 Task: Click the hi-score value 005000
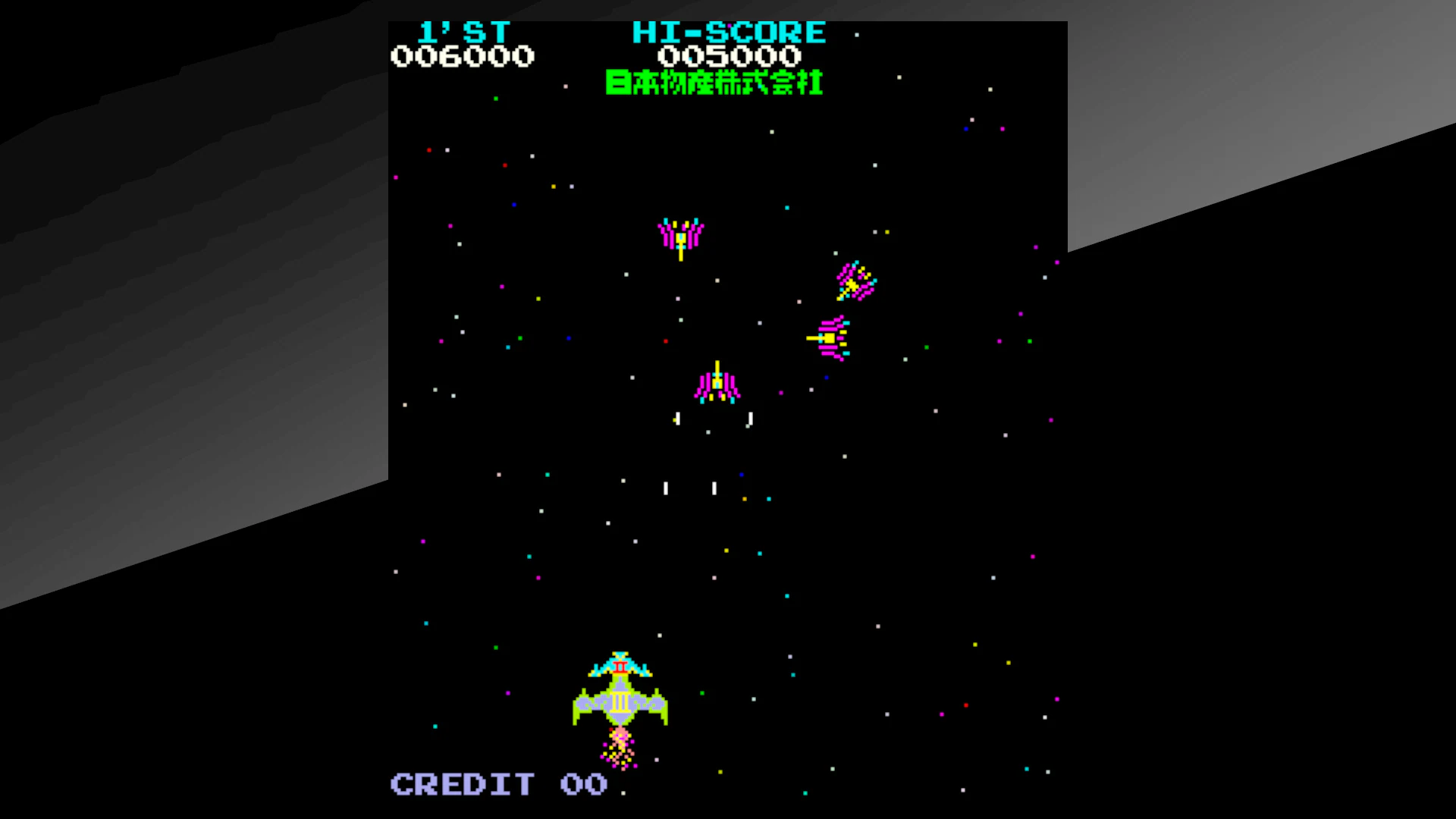728,55
